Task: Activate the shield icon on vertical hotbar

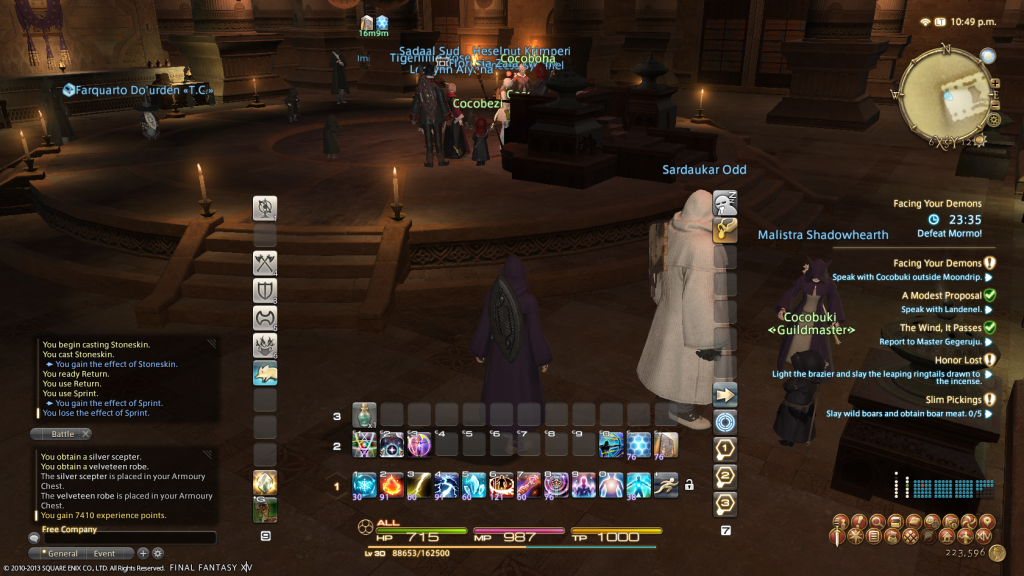Action: click(x=265, y=291)
